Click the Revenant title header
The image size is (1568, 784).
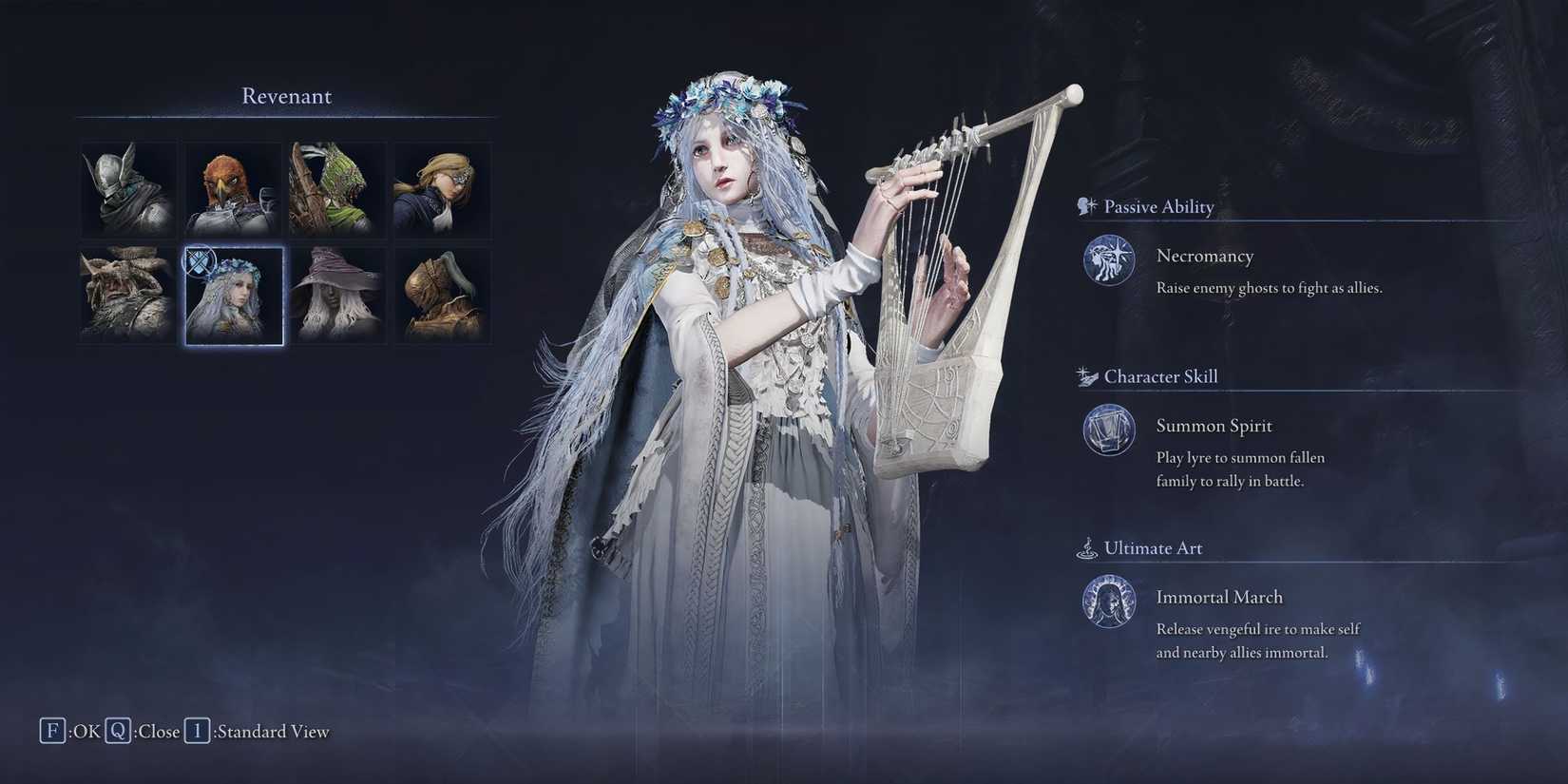click(x=286, y=95)
